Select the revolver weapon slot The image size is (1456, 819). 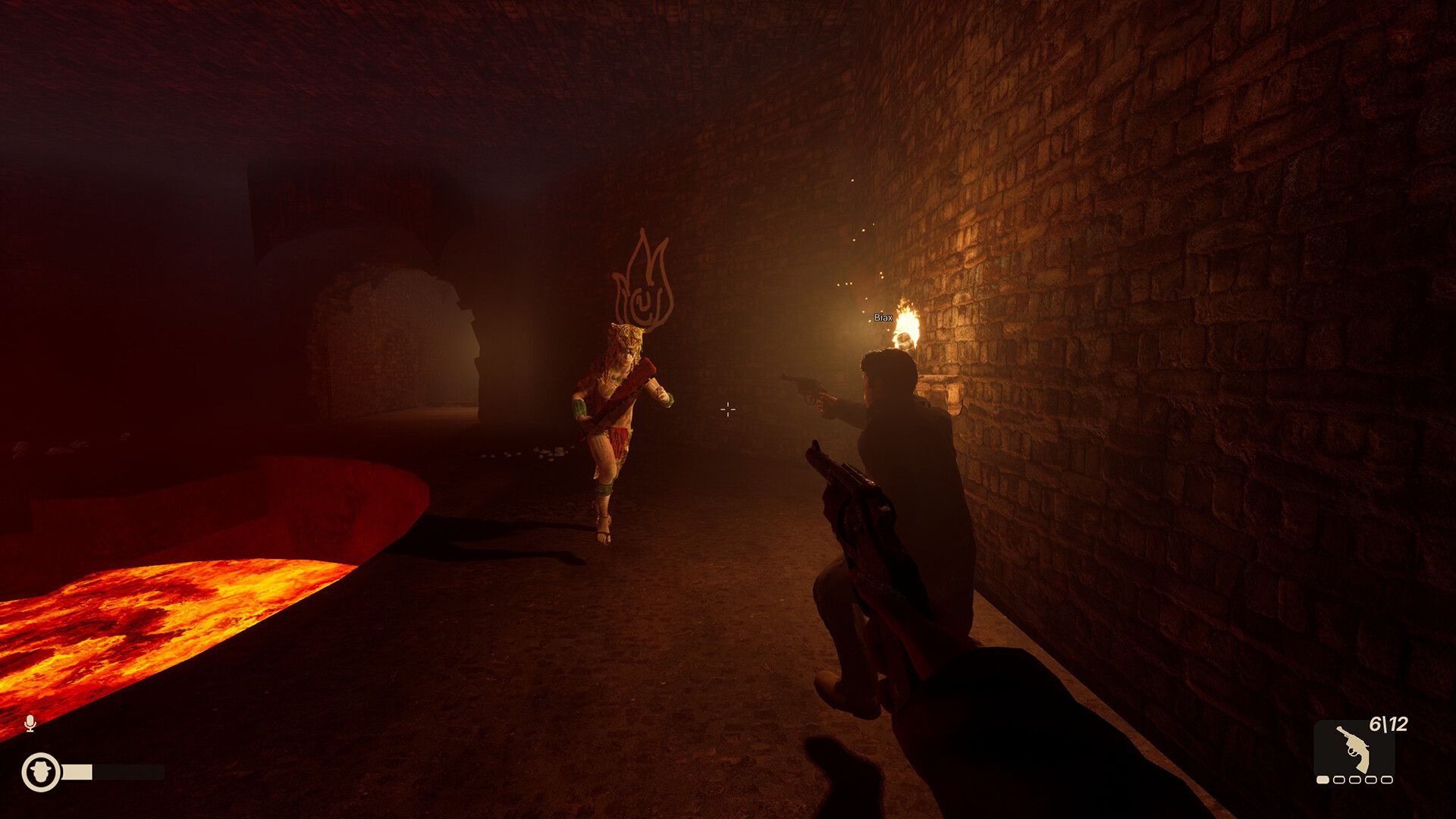[1354, 748]
